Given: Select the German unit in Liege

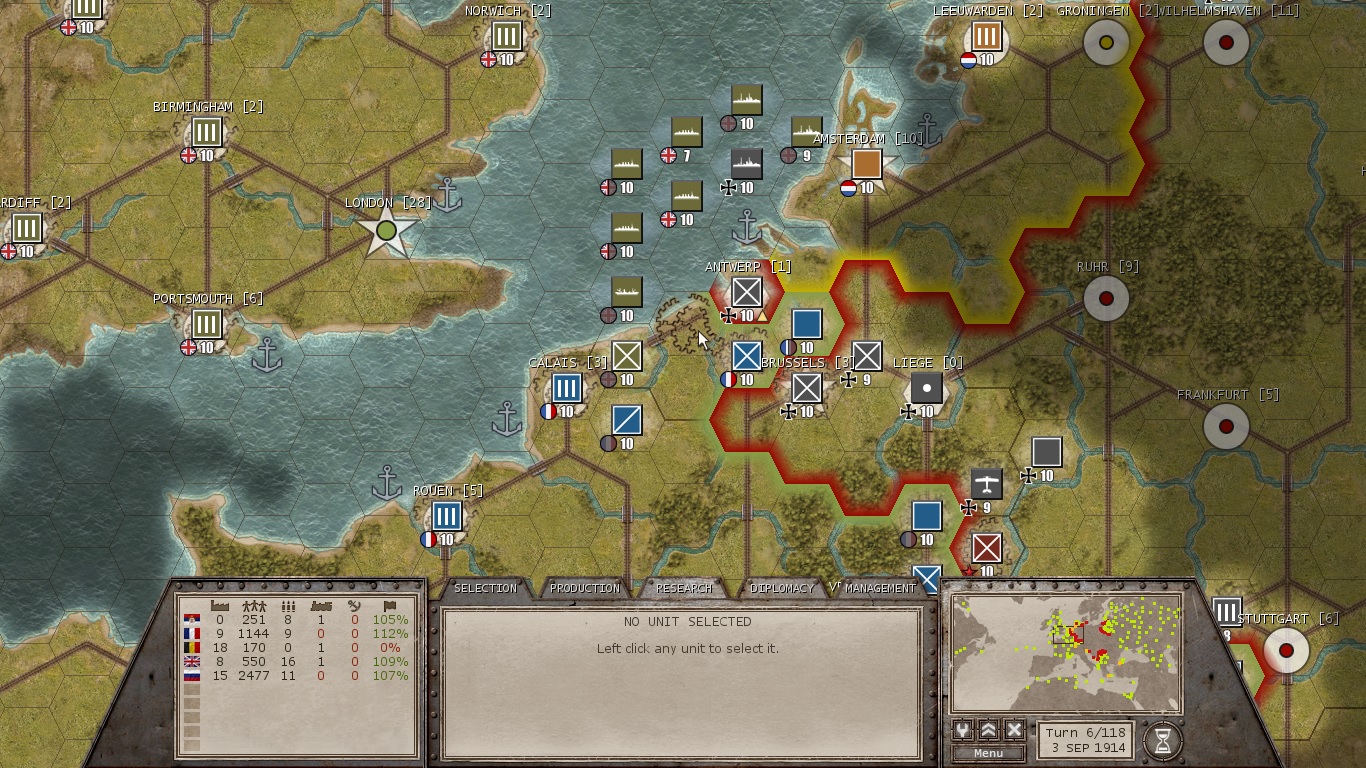Looking at the screenshot, I should click(927, 388).
